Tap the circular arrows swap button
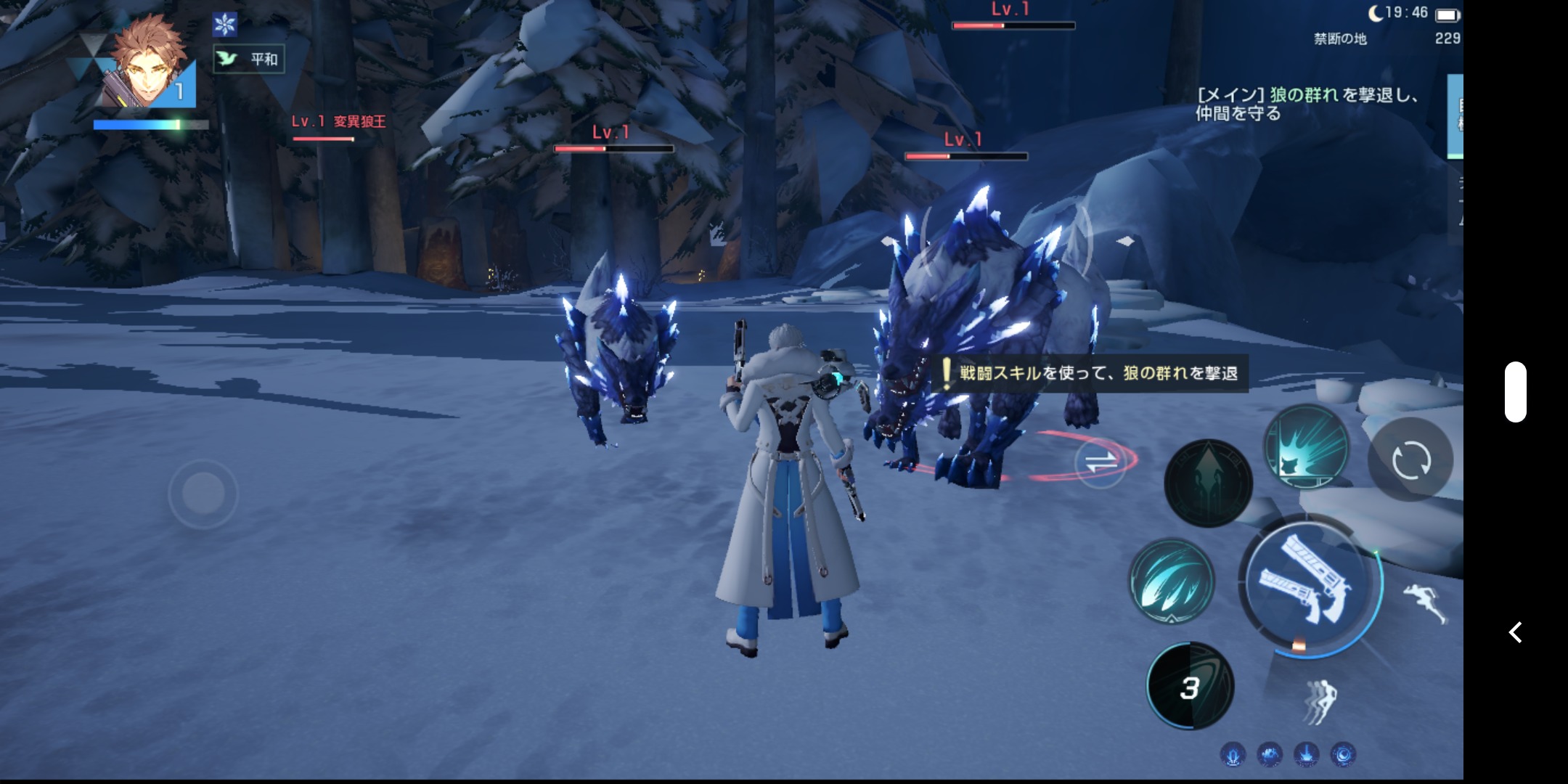The image size is (1568, 784). [1410, 460]
